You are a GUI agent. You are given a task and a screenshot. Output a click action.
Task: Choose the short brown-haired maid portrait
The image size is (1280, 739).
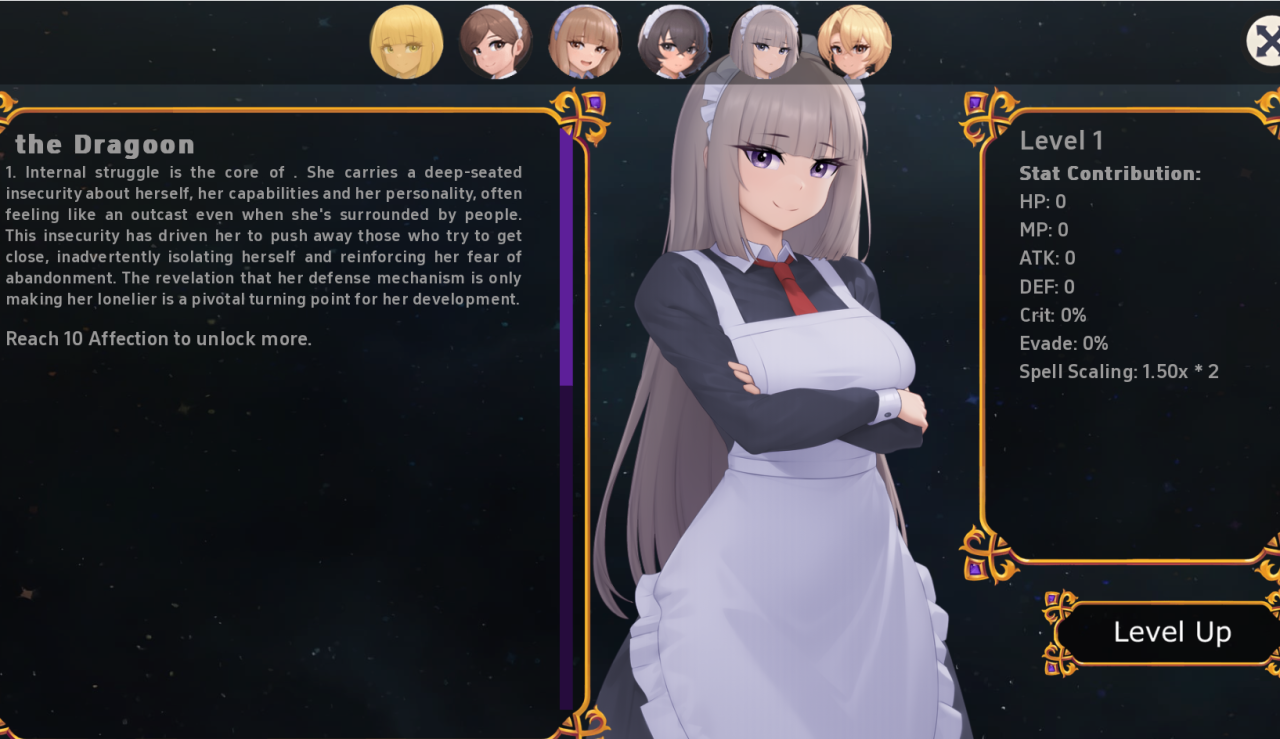point(495,42)
